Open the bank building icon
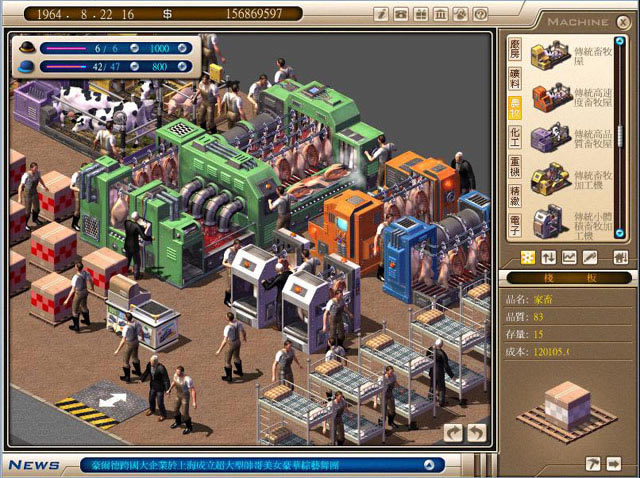This screenshot has width=640, height=478. [440, 14]
